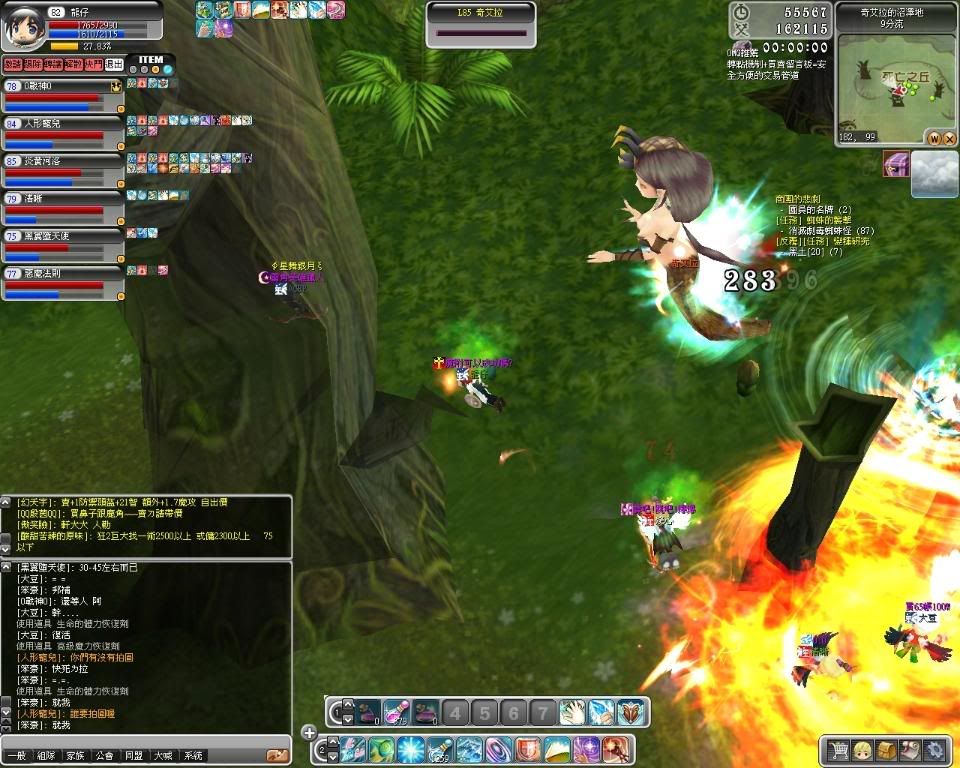The image size is (960, 768).
Task: Click the plus button beside the hotbars
Action: (x=309, y=733)
